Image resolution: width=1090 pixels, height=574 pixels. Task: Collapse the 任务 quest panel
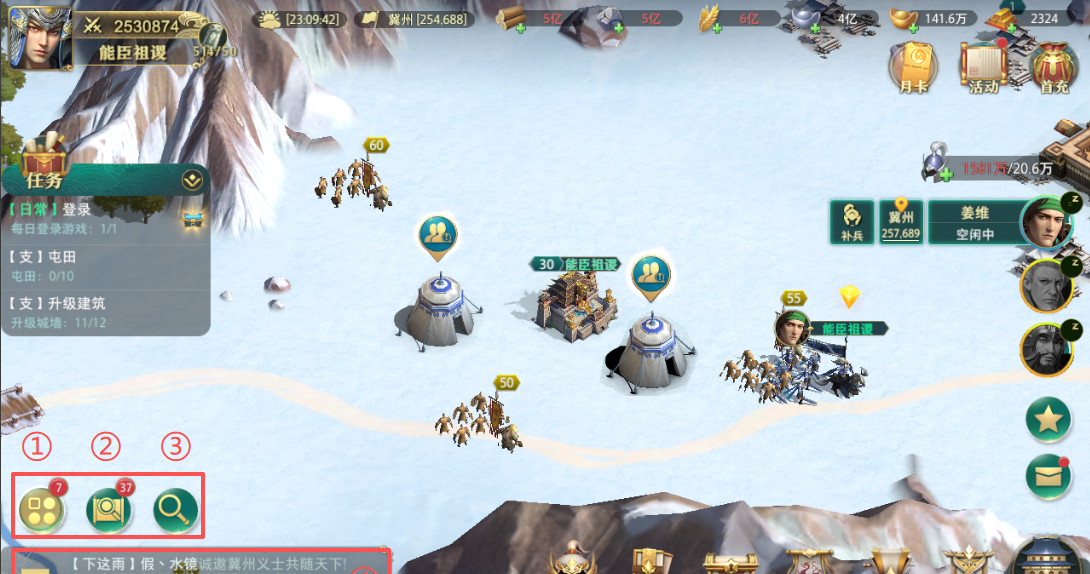pyautogui.click(x=192, y=181)
